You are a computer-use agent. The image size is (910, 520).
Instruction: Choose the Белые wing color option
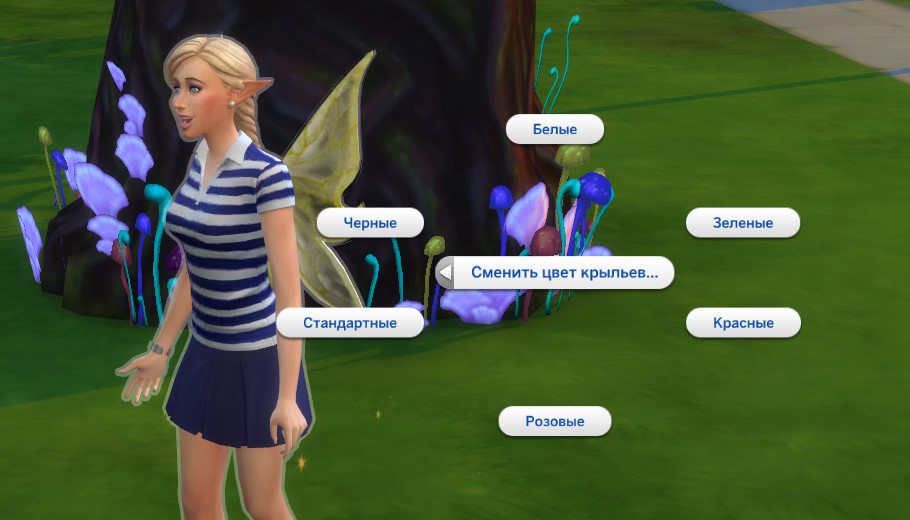click(x=555, y=129)
